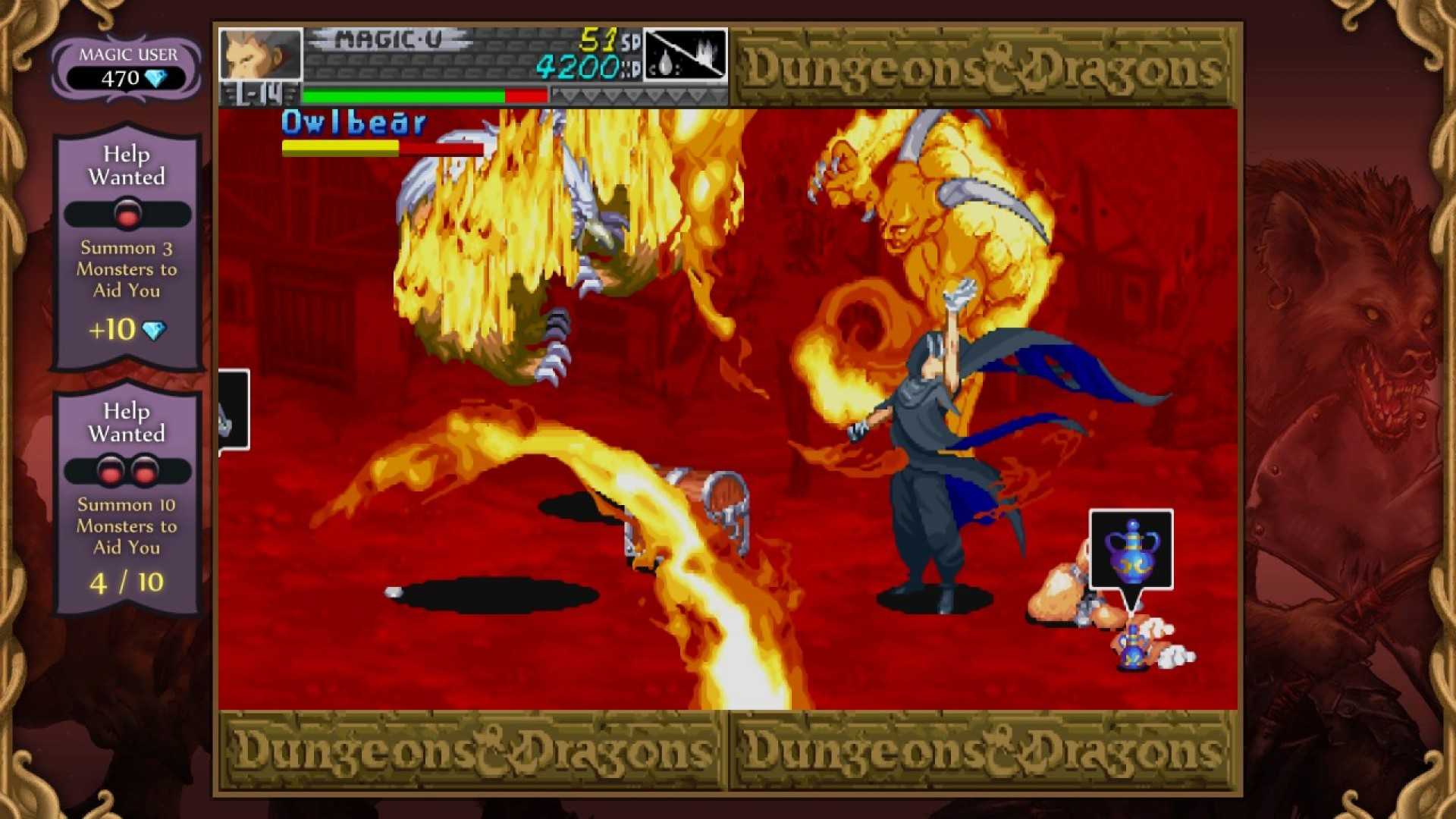Viewport: 1456px width, 819px height.
Task: Expand the Summon 10 Monsters Help Wanted banner
Action: [x=126, y=422]
